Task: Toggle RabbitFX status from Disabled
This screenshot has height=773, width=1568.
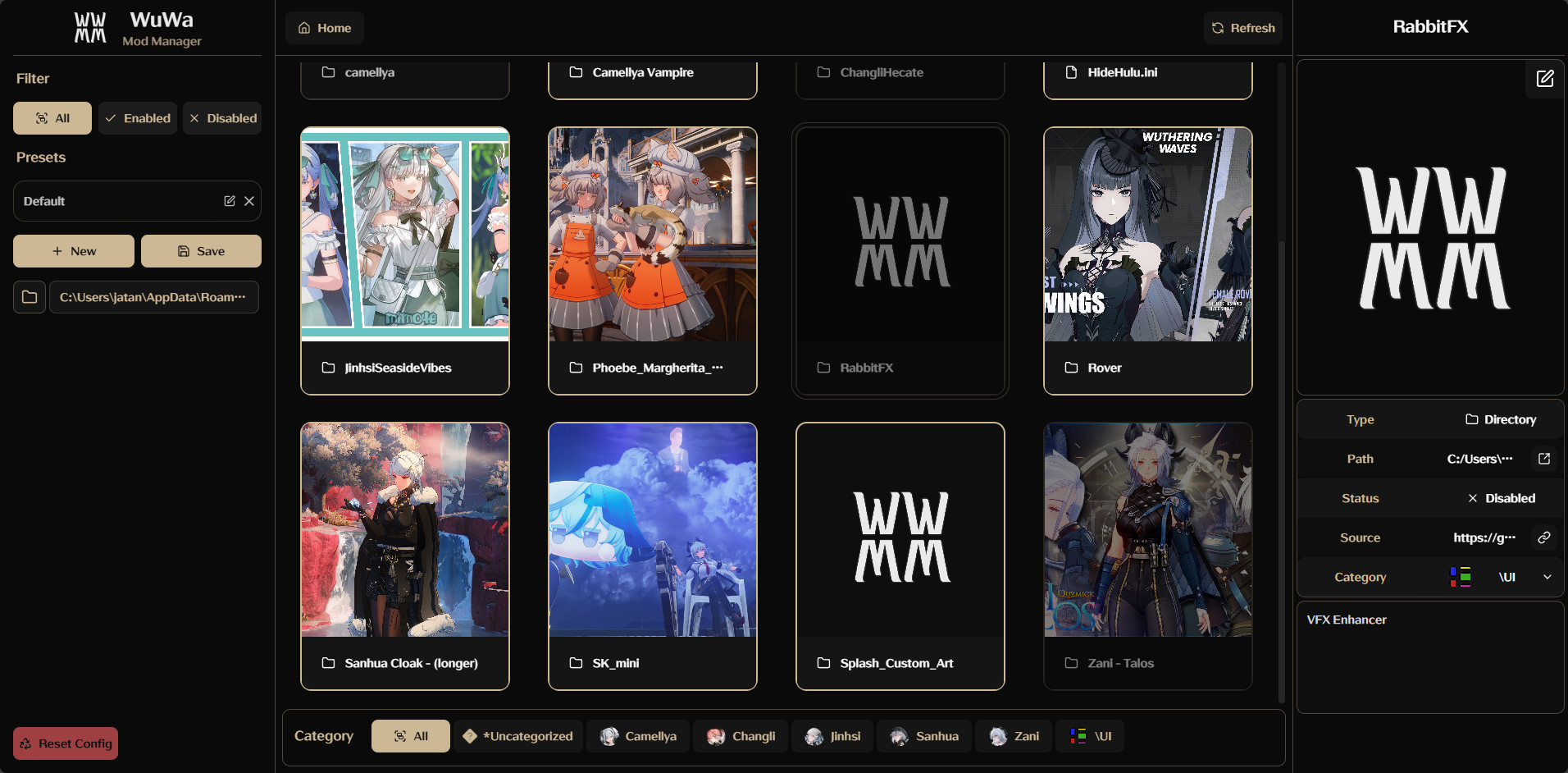Action: [x=1503, y=498]
